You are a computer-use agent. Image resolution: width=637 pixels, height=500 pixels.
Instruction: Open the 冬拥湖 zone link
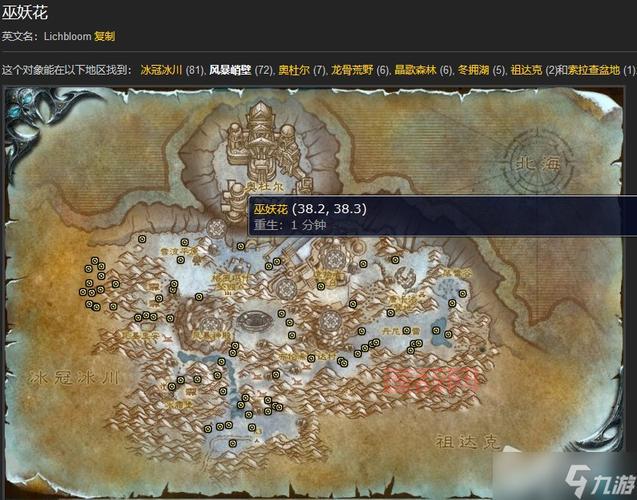click(x=474, y=70)
